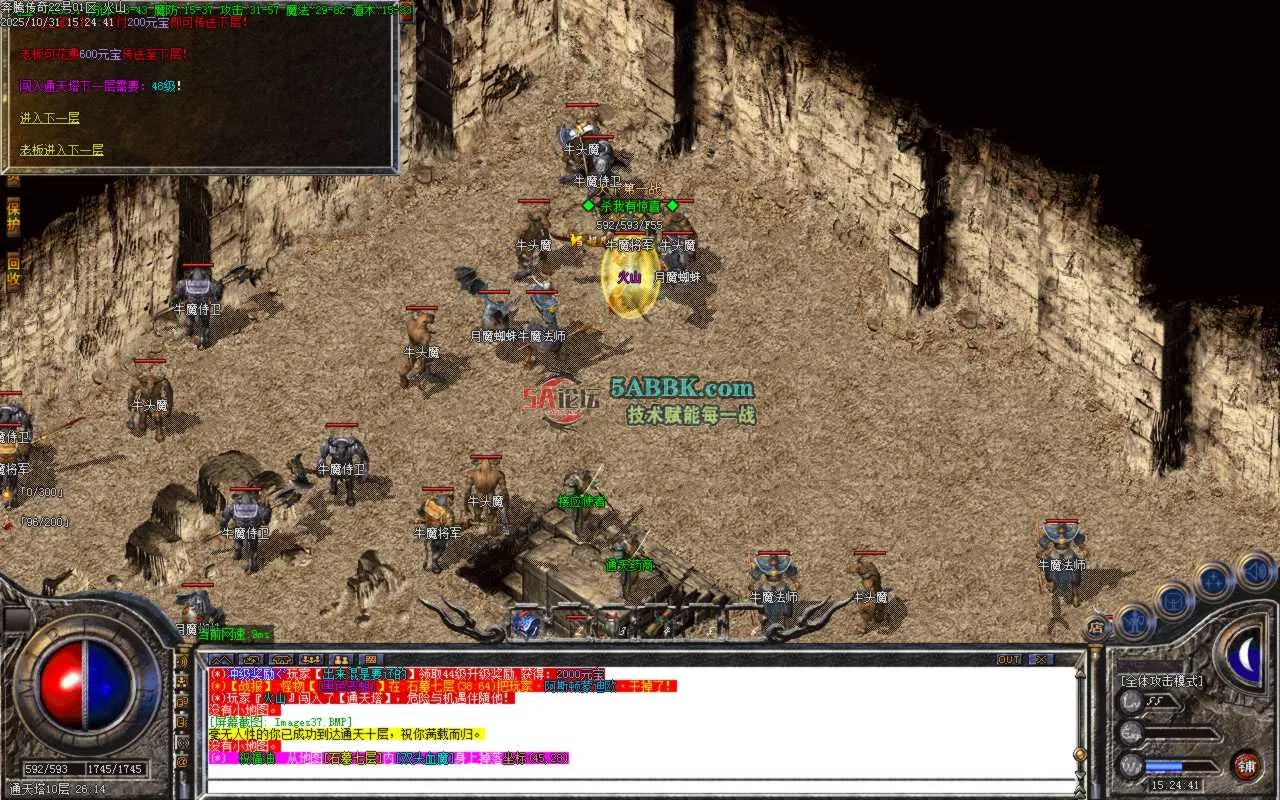This screenshot has width=1280, height=800.
Task: Click the speaker sound icon top-right corner
Action: 1254,570
